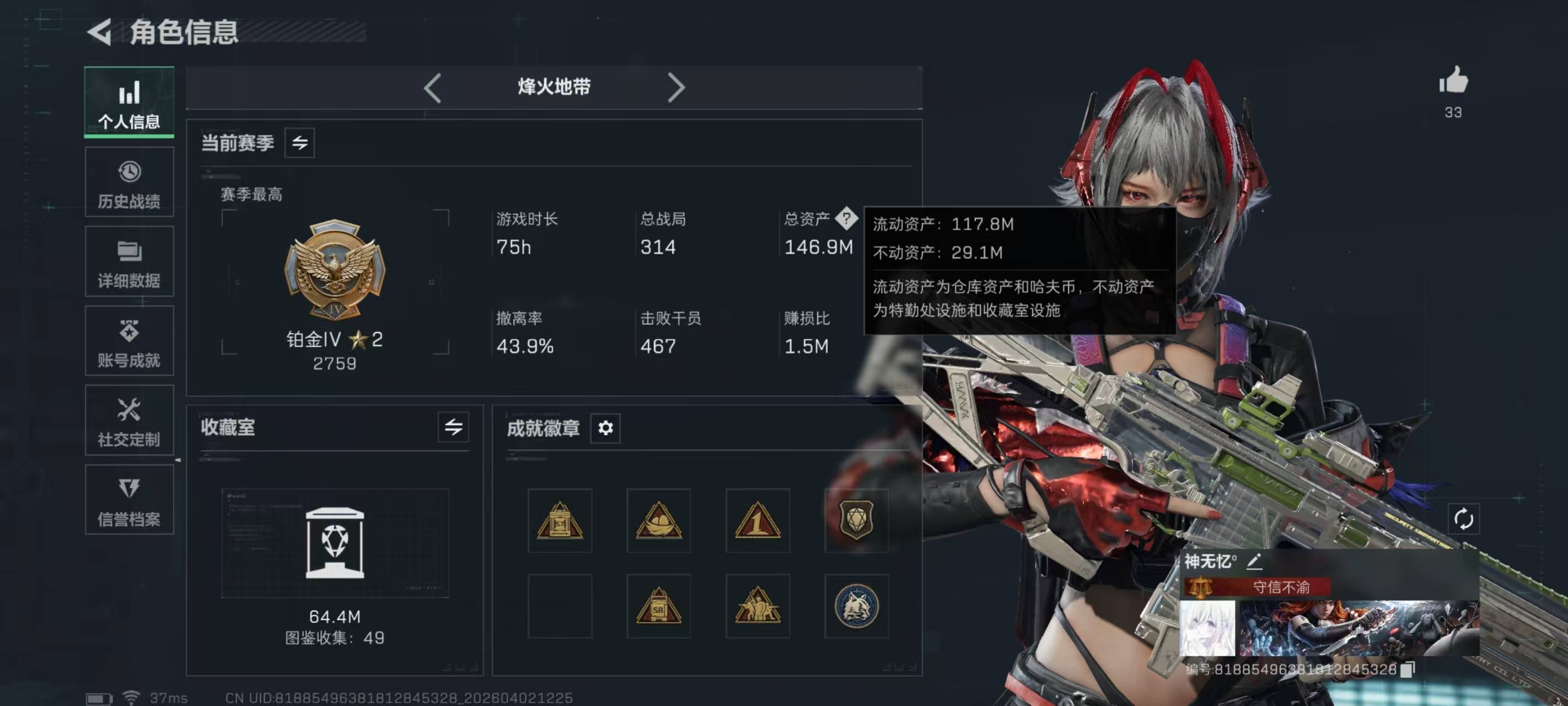Switch to previous game mode with left arrow
Screen dimensions: 1568x706
(x=432, y=88)
